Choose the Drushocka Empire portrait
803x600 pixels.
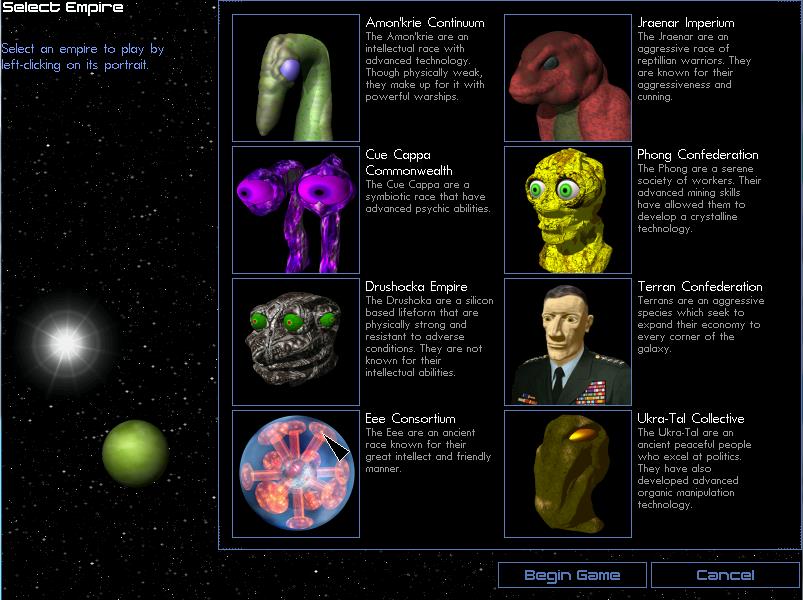click(296, 341)
